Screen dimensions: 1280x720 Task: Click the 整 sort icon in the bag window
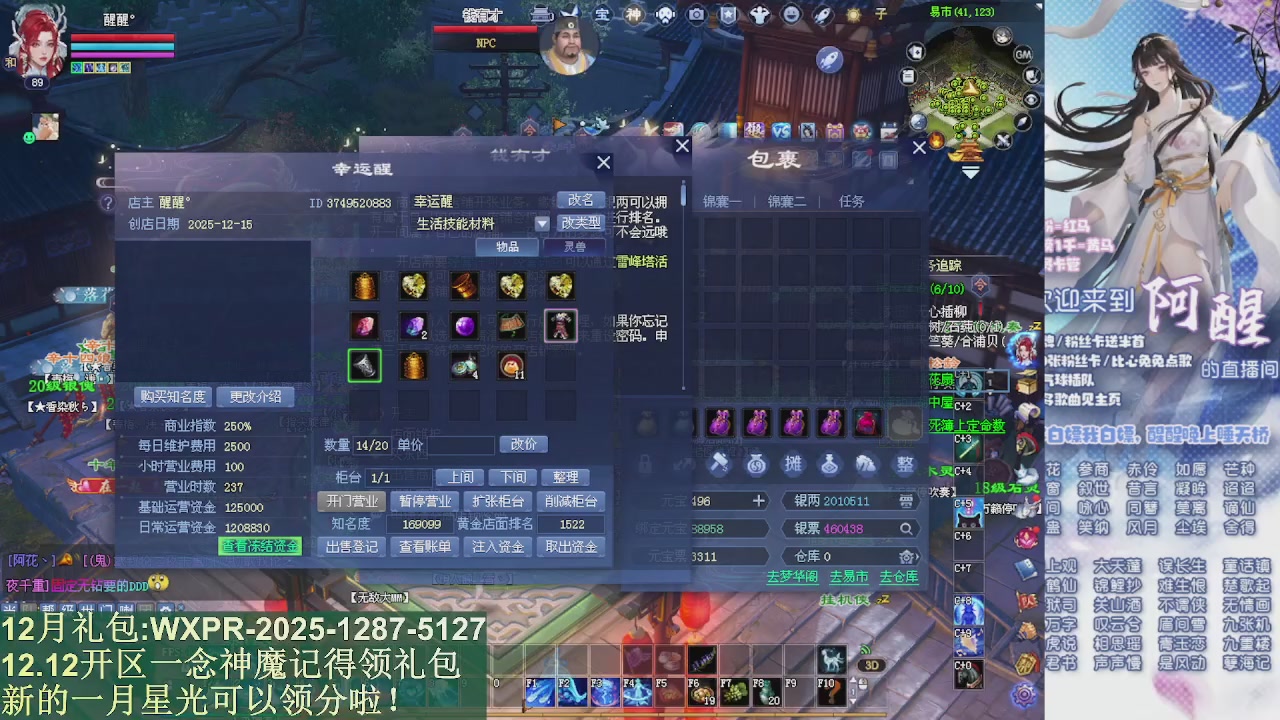903,462
